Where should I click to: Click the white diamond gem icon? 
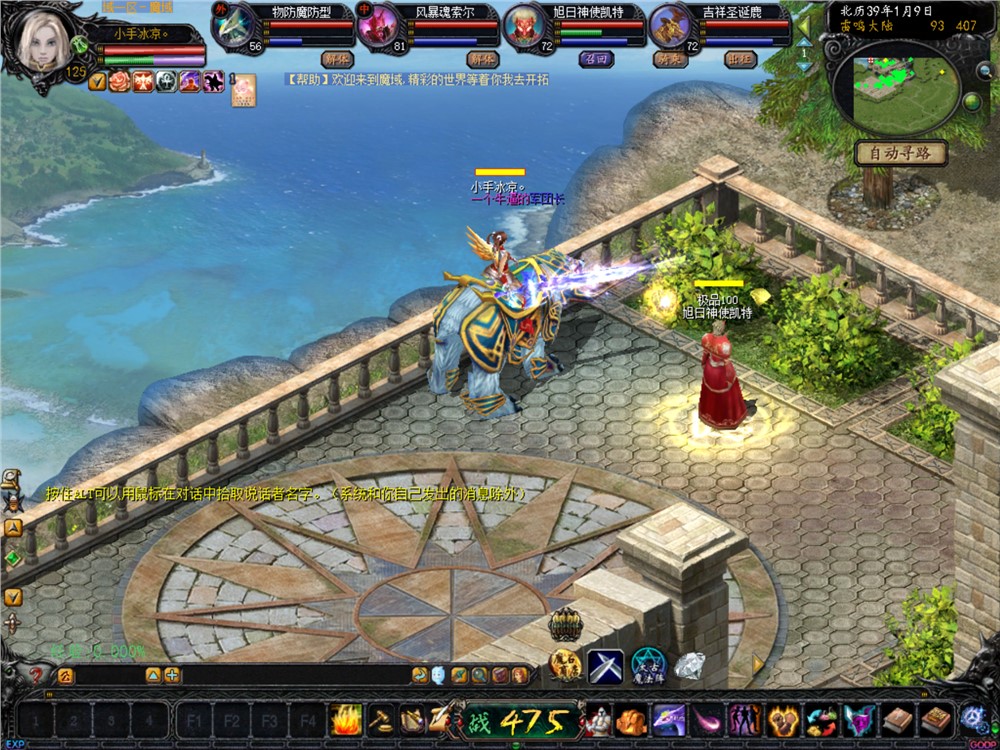point(689,664)
